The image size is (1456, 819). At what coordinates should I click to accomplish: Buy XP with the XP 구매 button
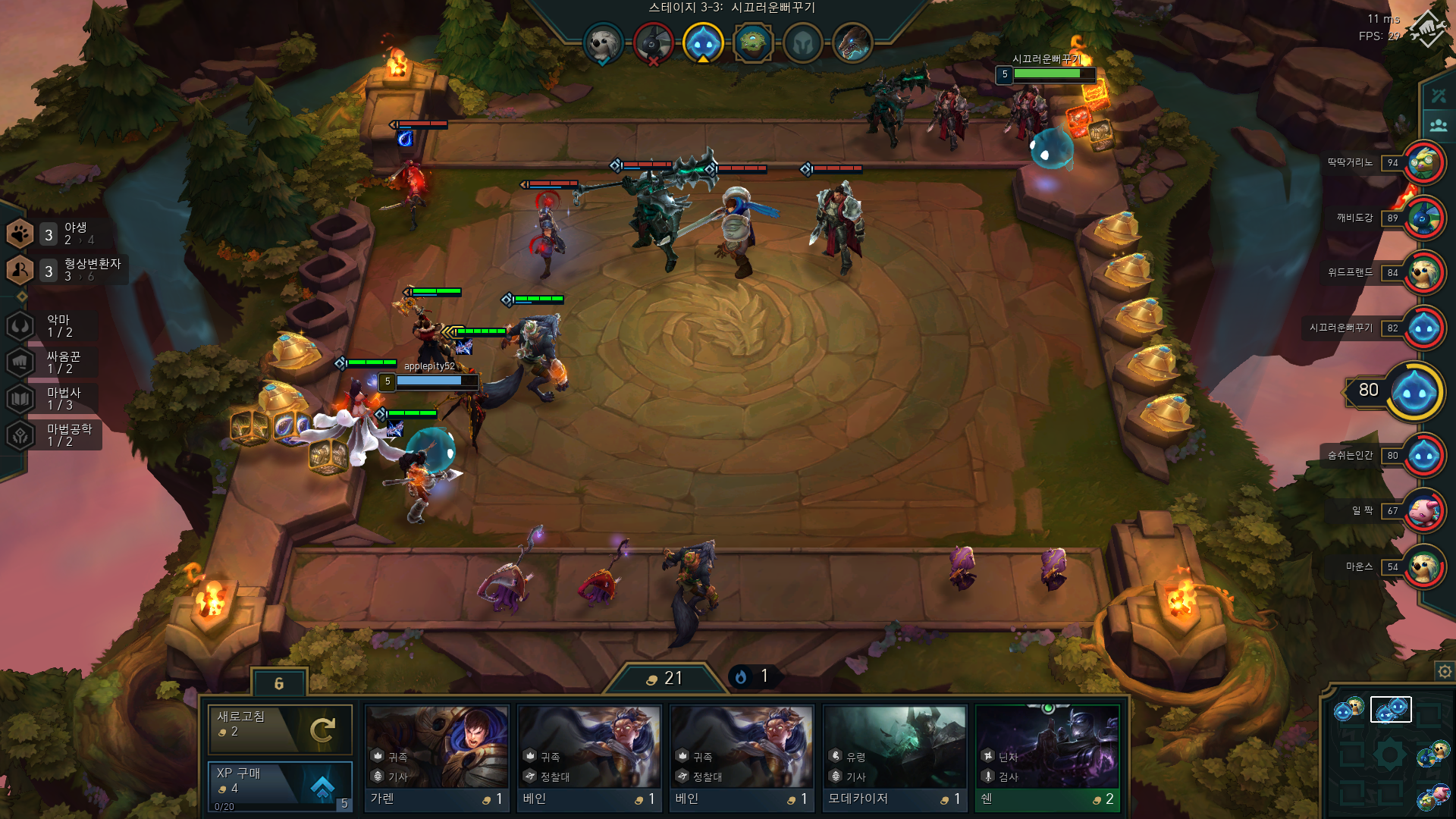(280, 786)
